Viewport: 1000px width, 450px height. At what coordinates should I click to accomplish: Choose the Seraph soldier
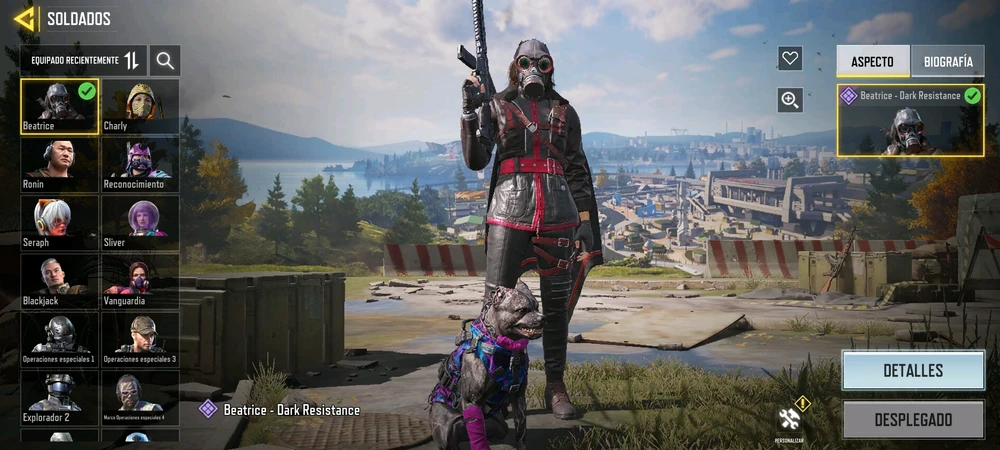60,223
